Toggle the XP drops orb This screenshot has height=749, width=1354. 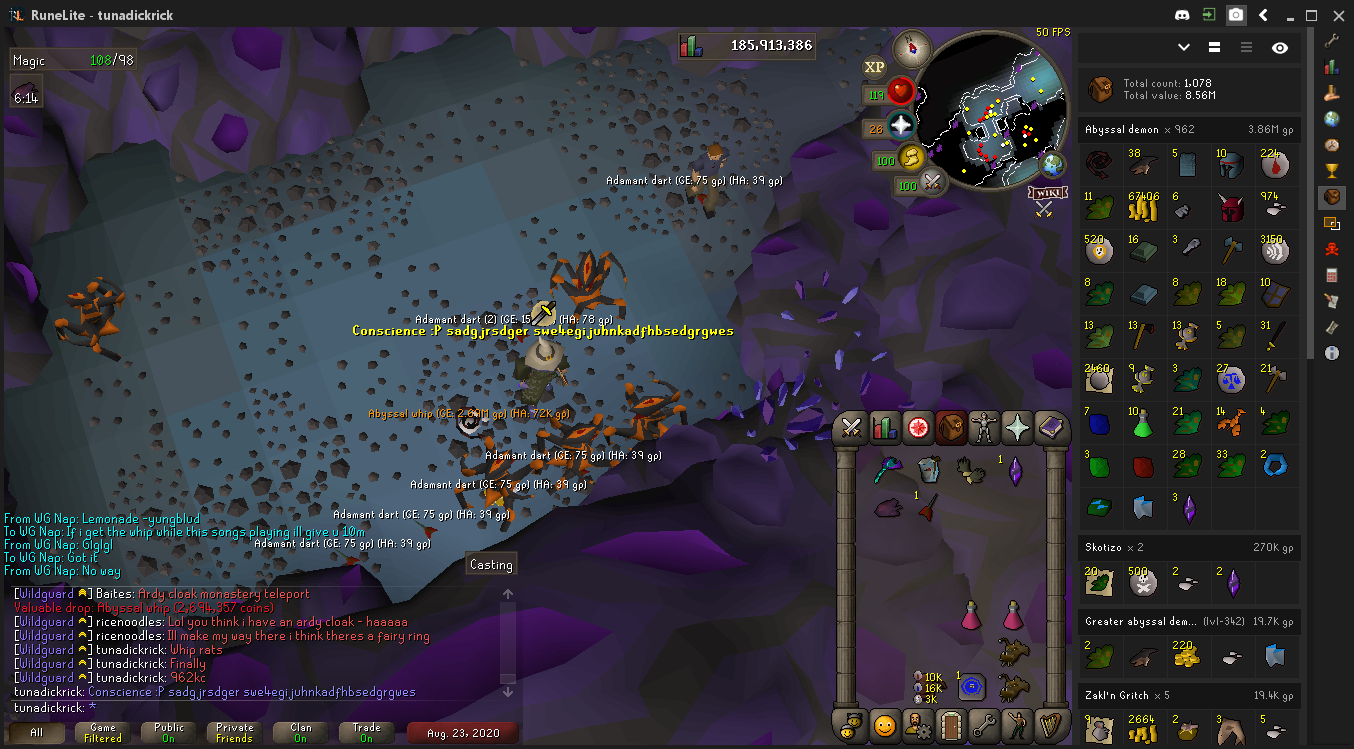(875, 67)
